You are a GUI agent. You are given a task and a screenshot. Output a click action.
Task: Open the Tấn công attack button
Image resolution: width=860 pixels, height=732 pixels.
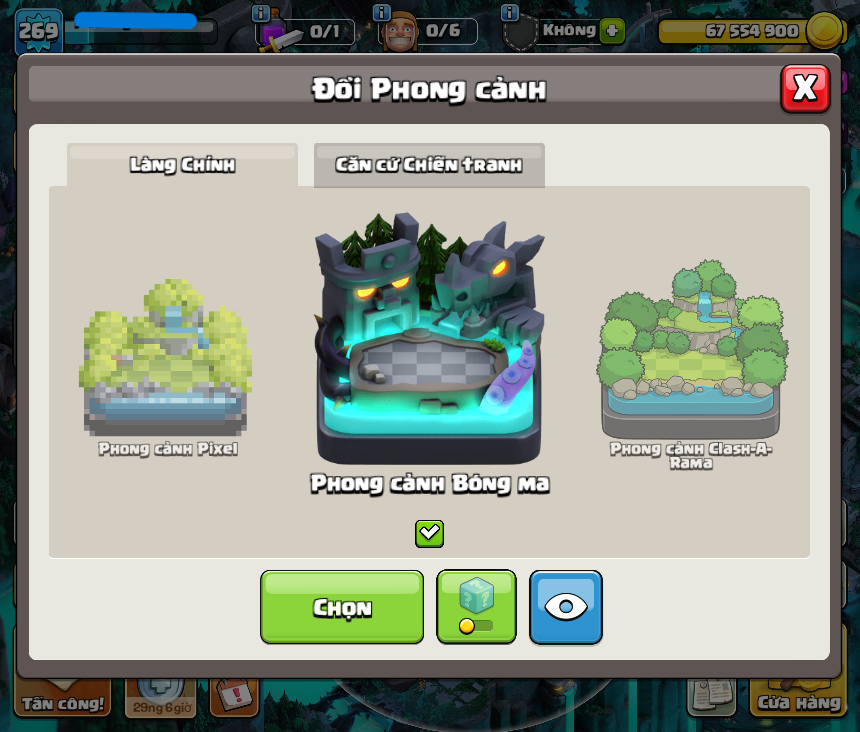point(63,699)
